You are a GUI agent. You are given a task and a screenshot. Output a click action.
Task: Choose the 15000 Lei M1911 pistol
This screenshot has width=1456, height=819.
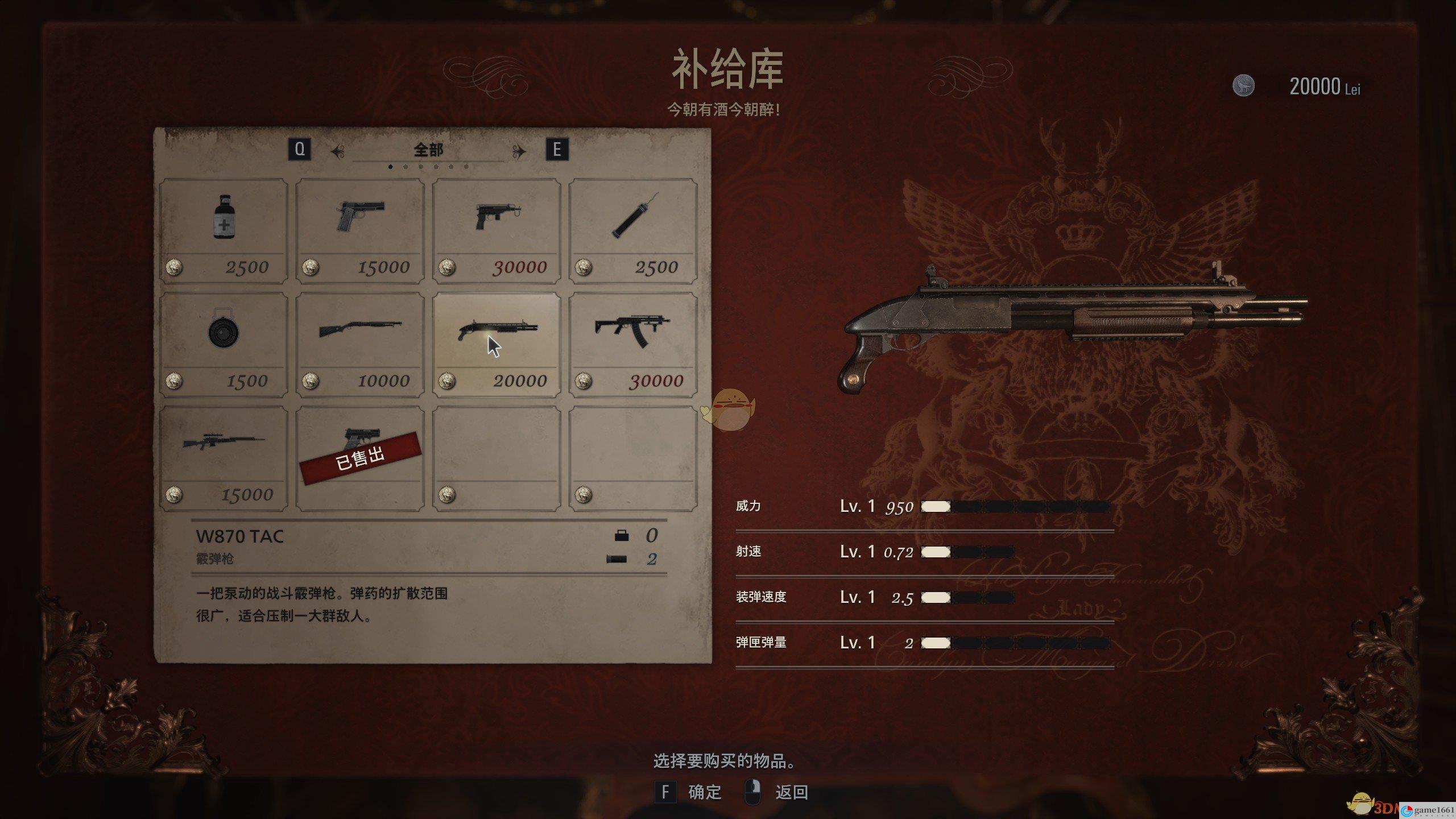360,230
